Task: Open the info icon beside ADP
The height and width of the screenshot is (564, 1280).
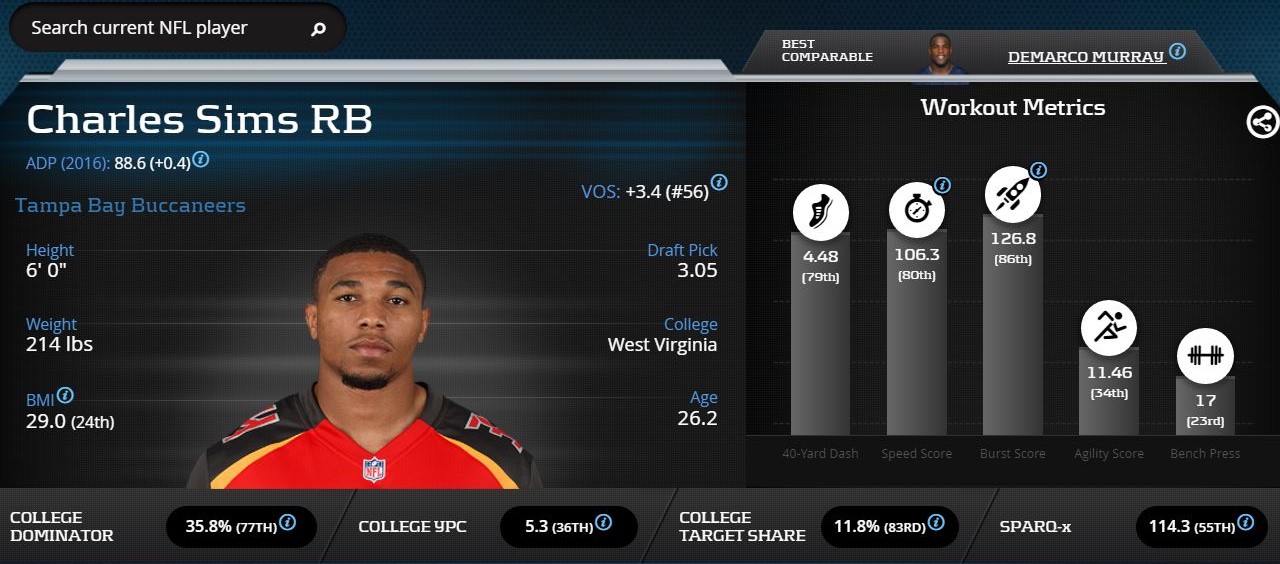Action: point(201,159)
